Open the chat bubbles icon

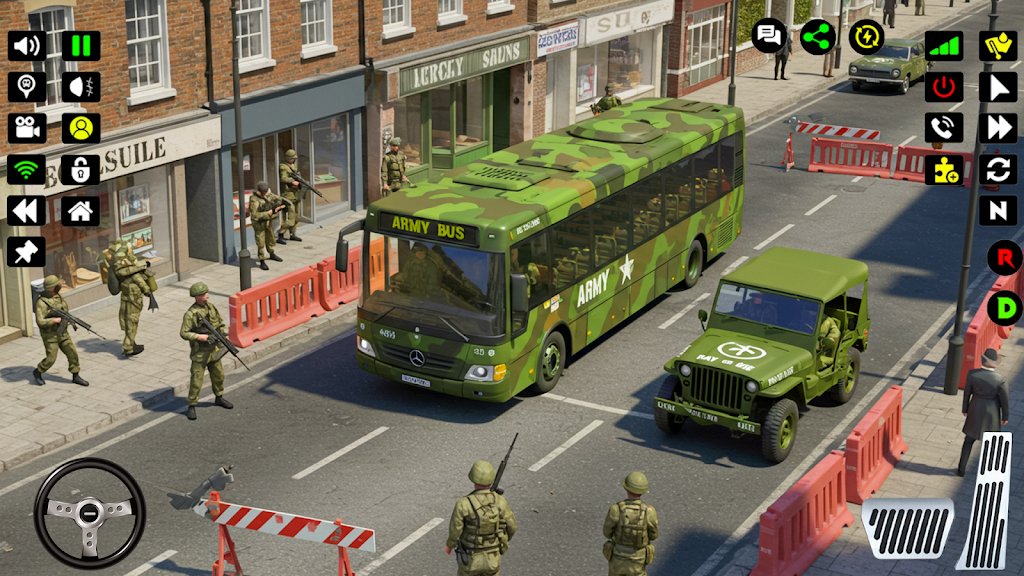[769, 37]
